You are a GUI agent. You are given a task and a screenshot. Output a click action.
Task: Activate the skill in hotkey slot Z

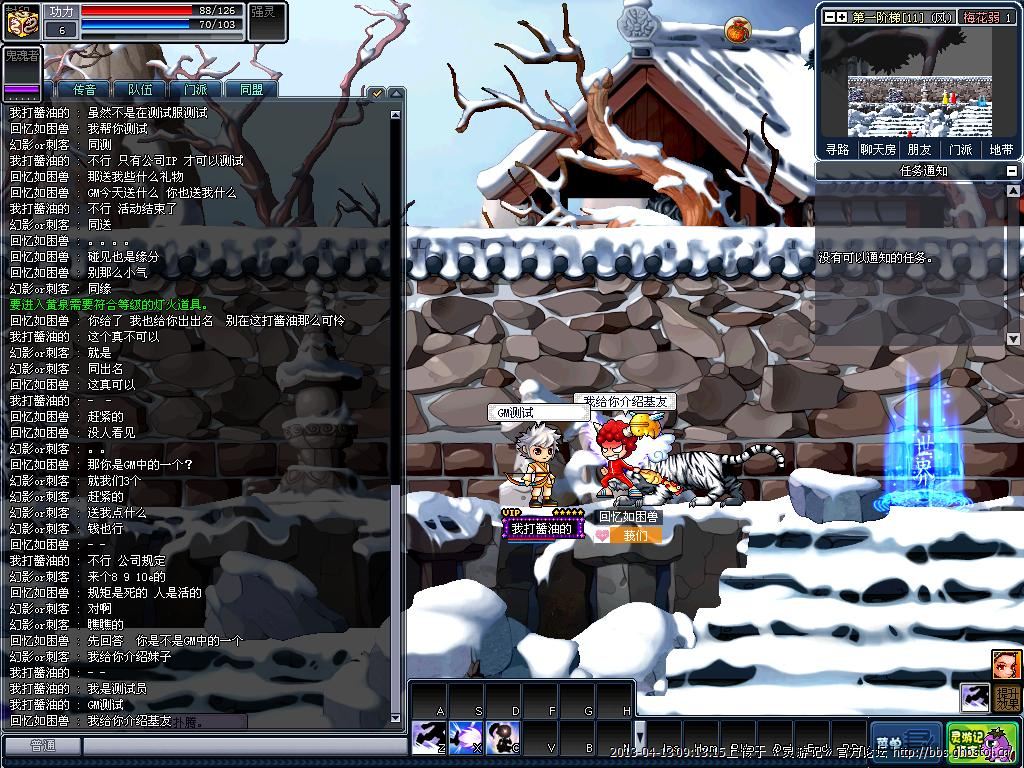(x=428, y=738)
